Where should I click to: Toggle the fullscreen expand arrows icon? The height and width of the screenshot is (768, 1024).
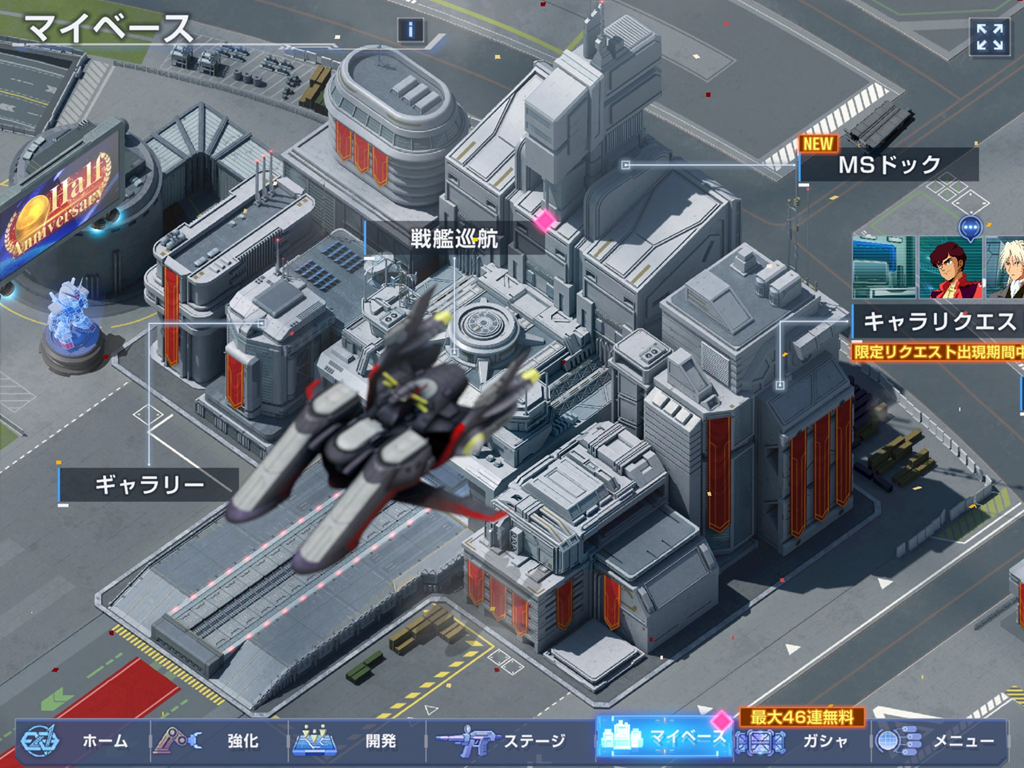[x=989, y=38]
